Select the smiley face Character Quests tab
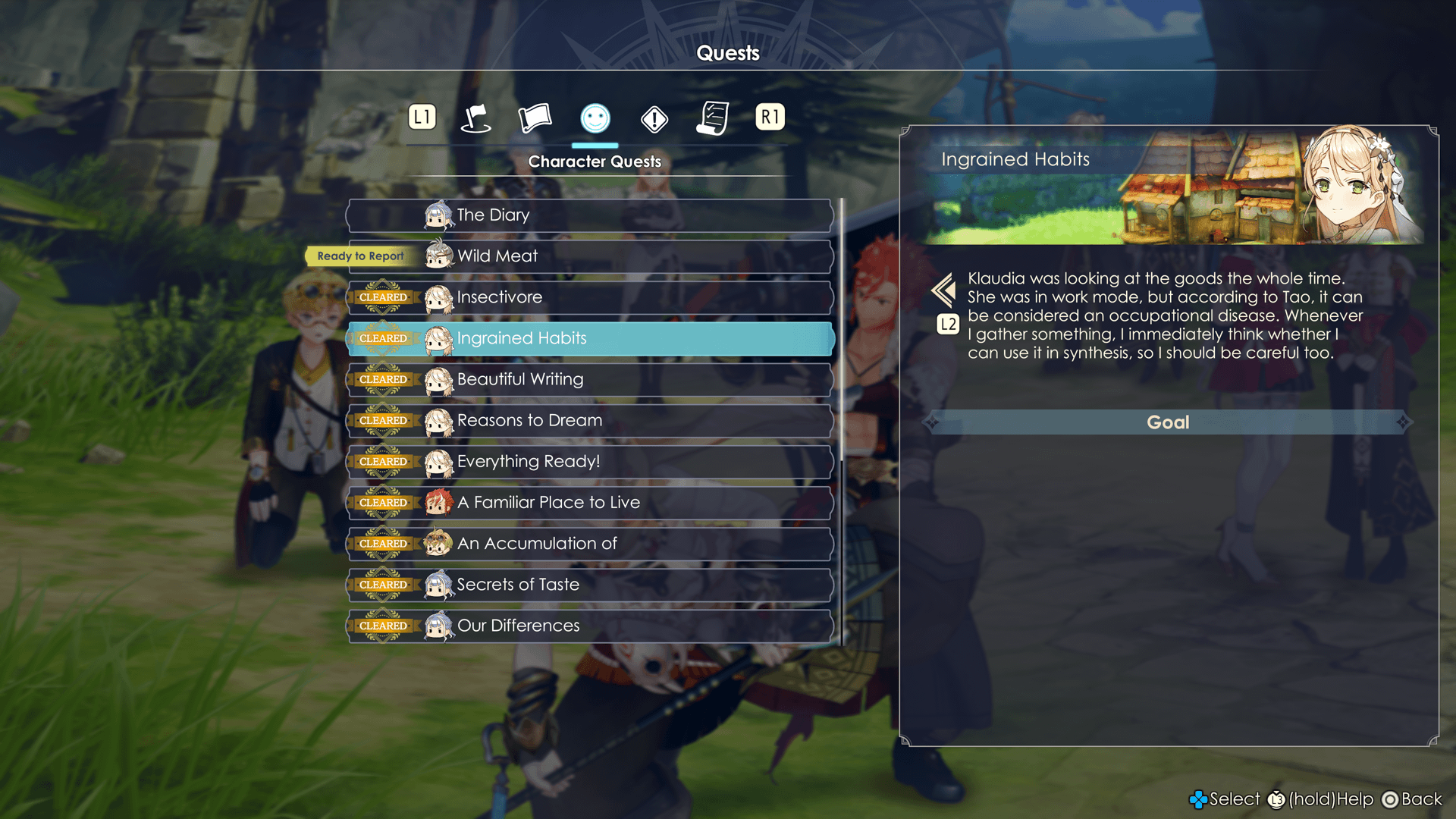 [x=595, y=118]
